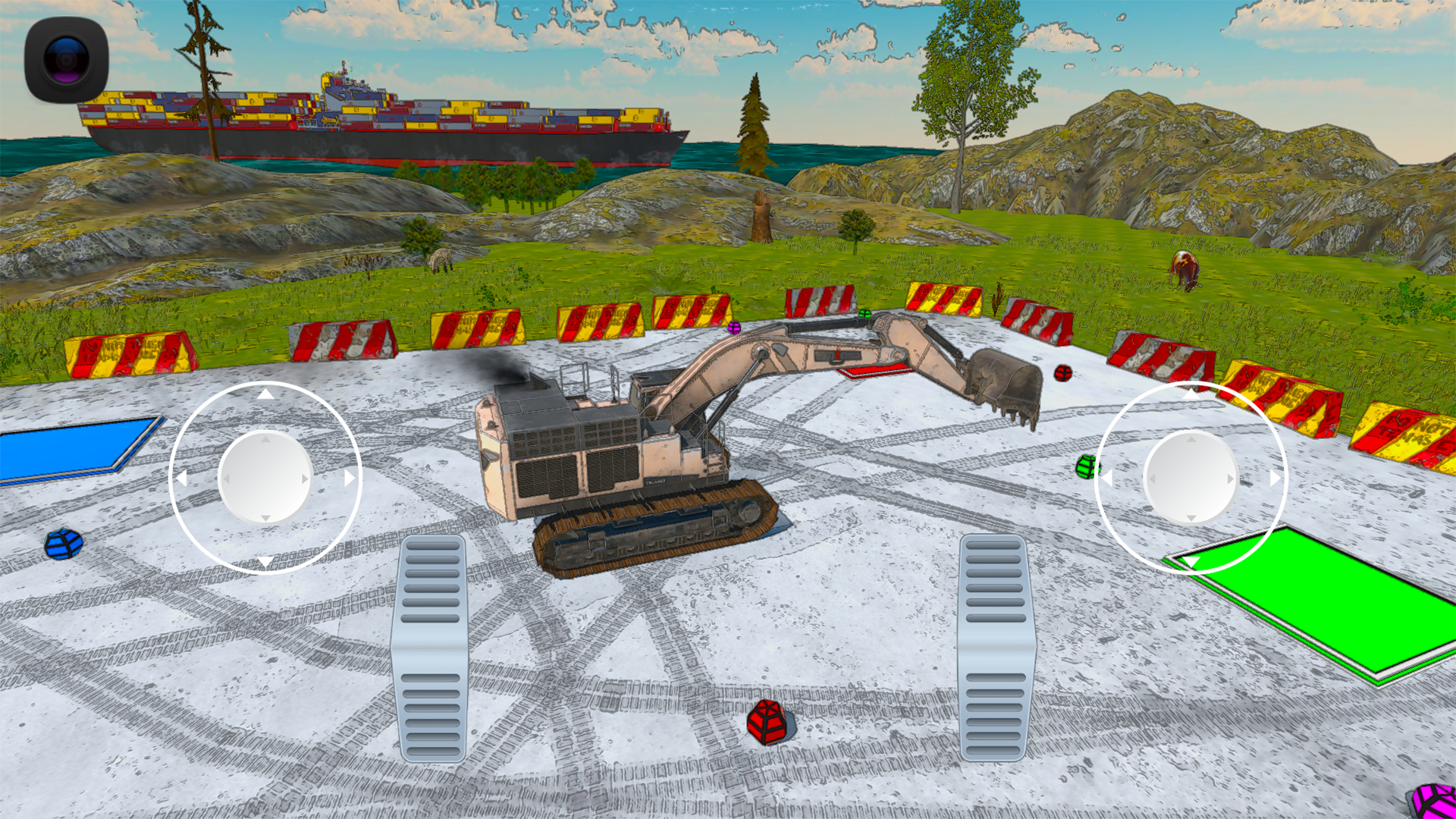
Task: Tap the left joystick's center knob
Action: click(x=265, y=478)
